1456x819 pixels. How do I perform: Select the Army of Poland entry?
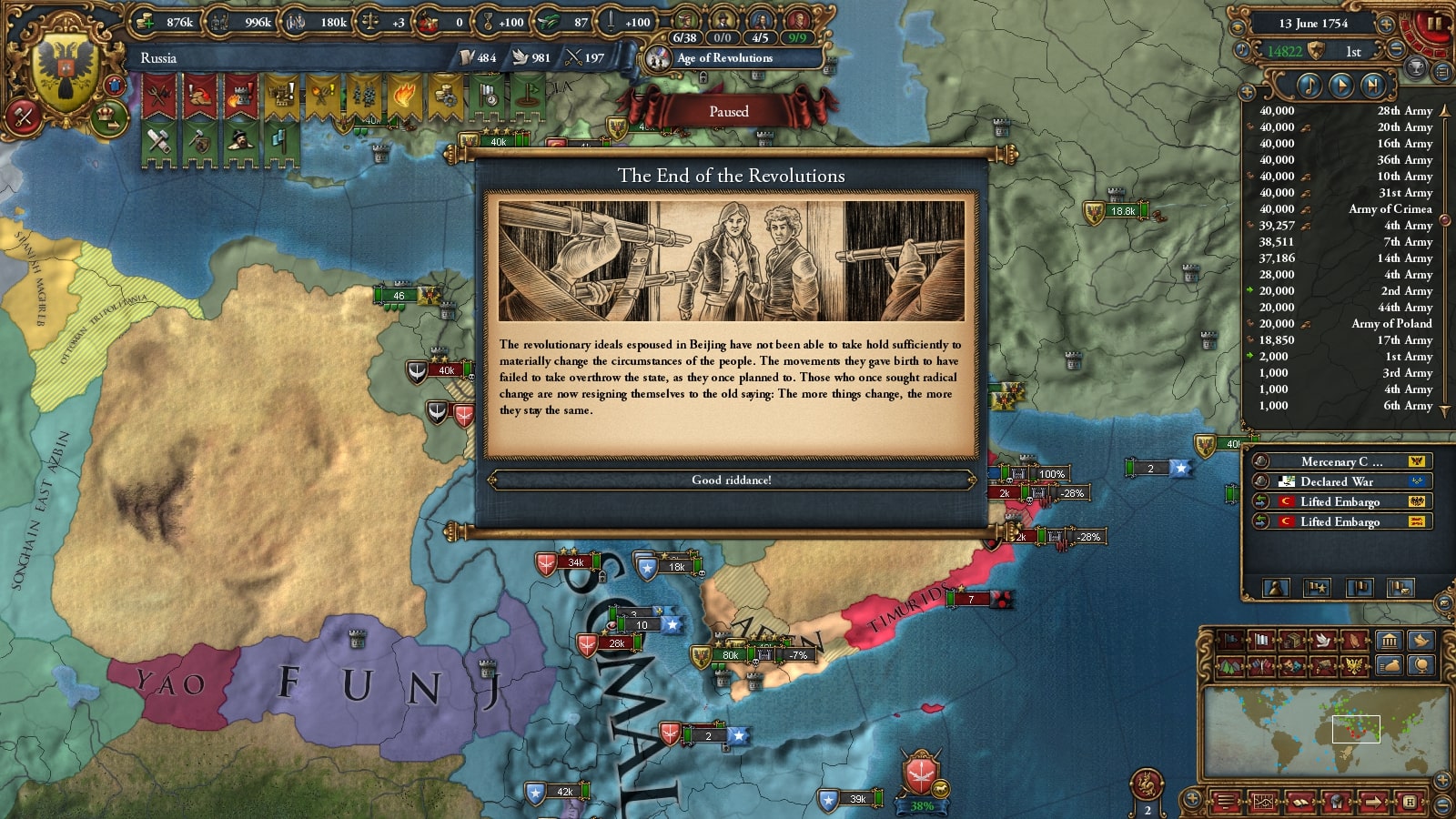(1390, 324)
